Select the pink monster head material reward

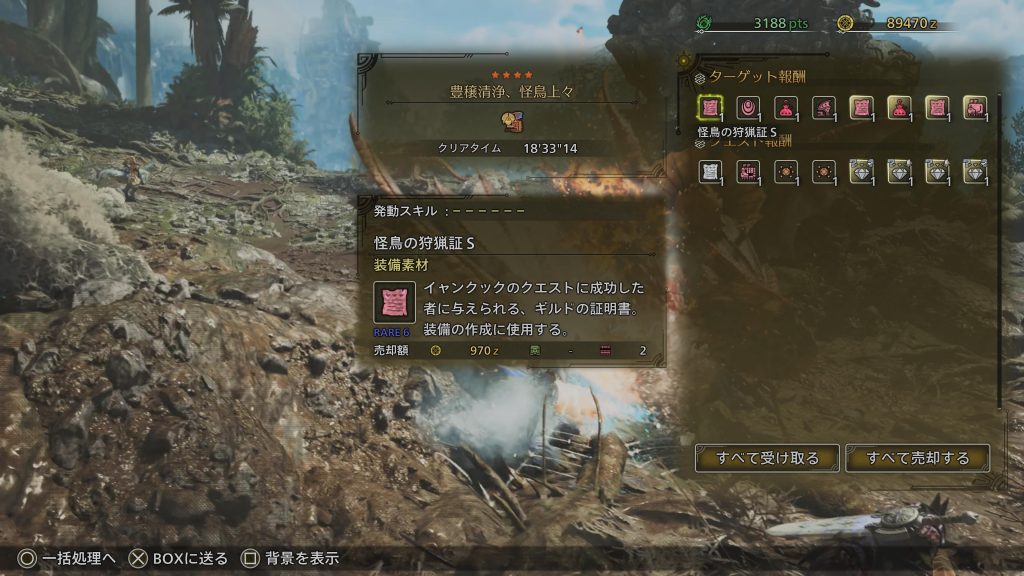point(823,108)
